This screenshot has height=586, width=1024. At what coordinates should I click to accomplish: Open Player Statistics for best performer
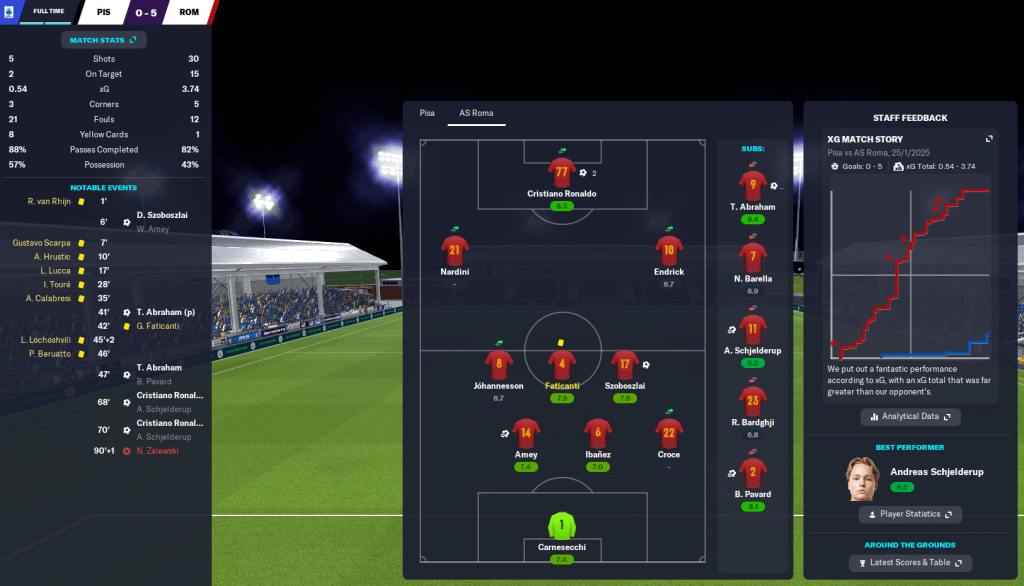[x=910, y=514]
